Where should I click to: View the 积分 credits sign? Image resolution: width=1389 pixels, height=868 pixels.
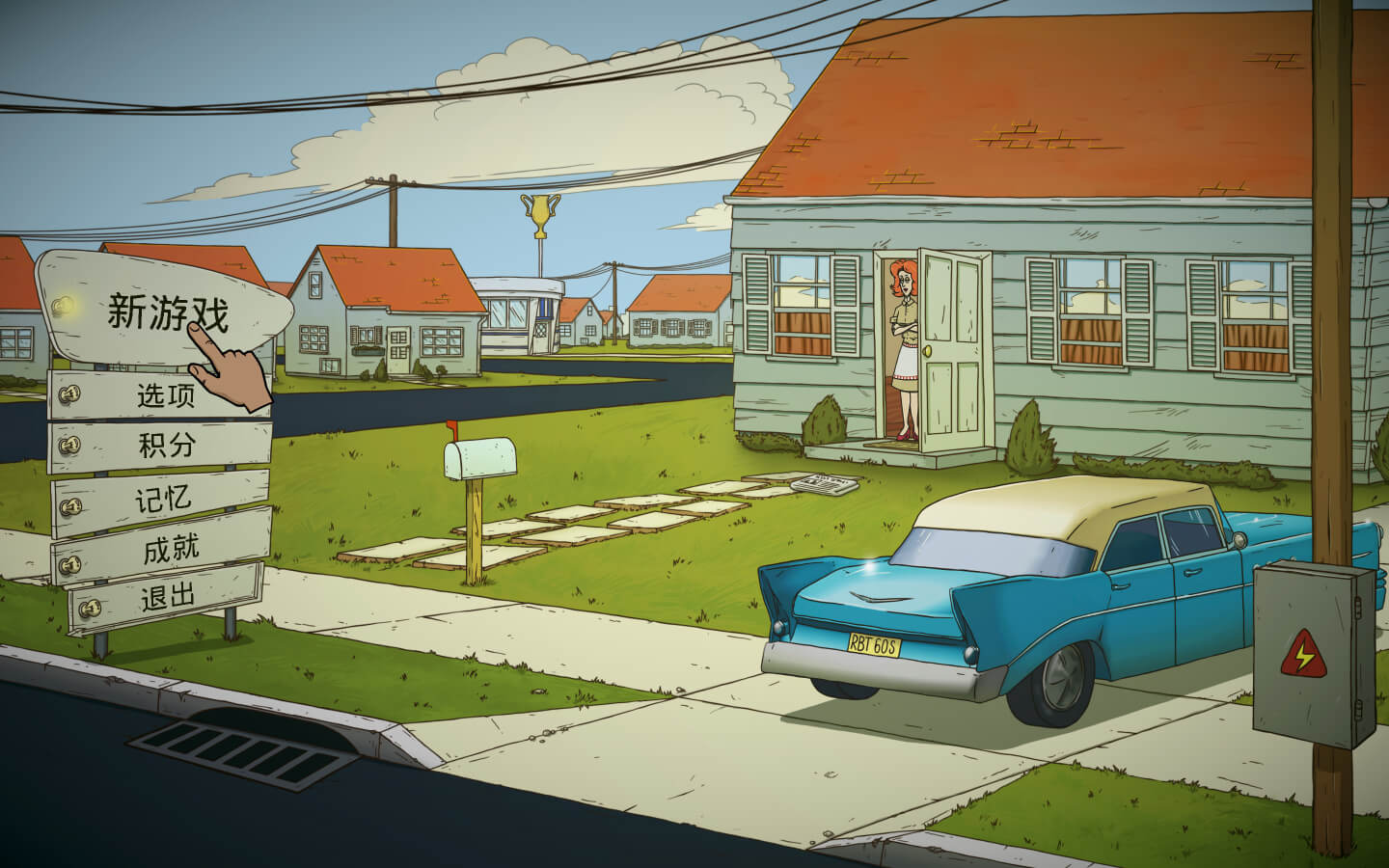(x=166, y=446)
